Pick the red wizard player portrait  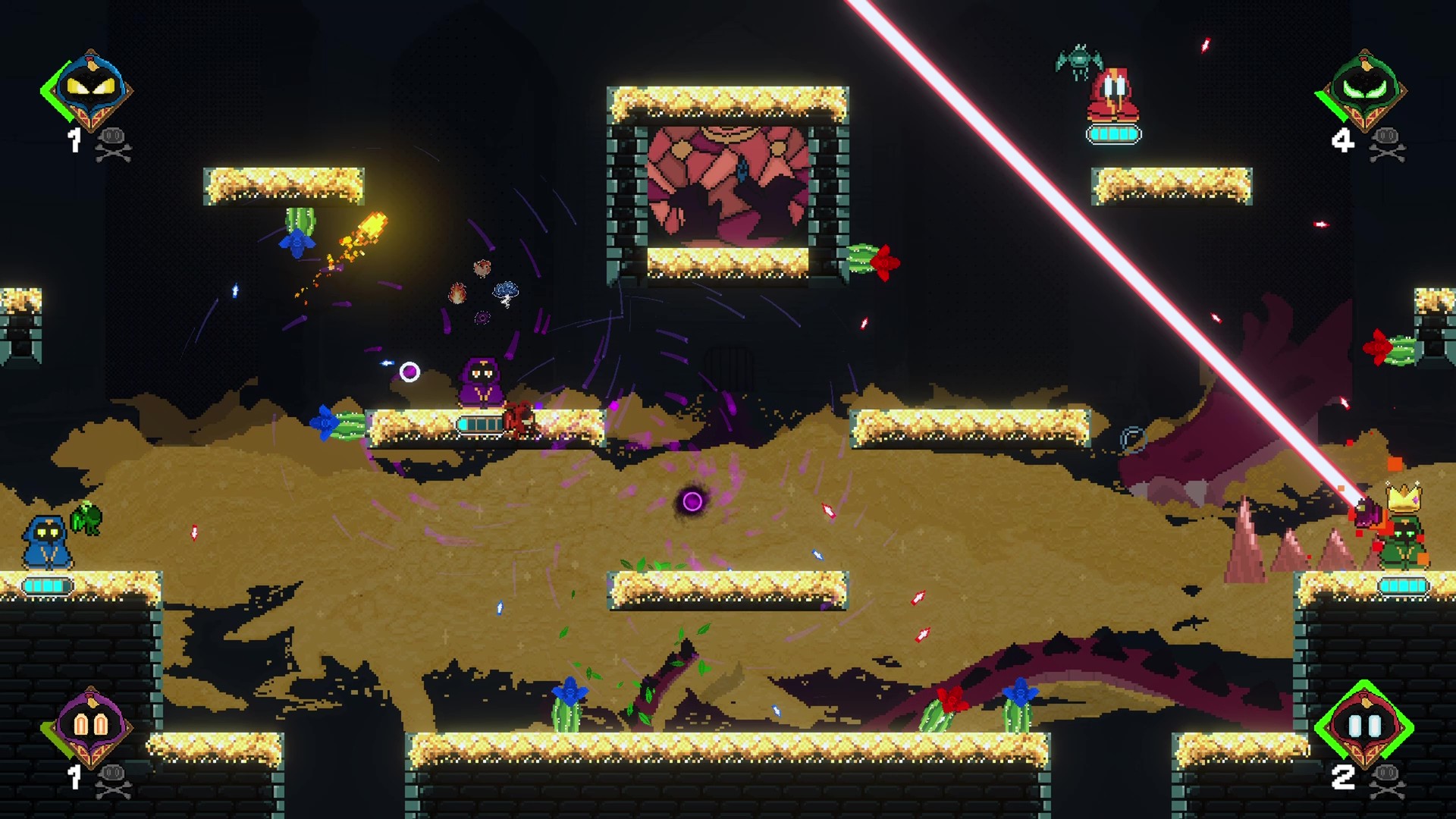1364,726
